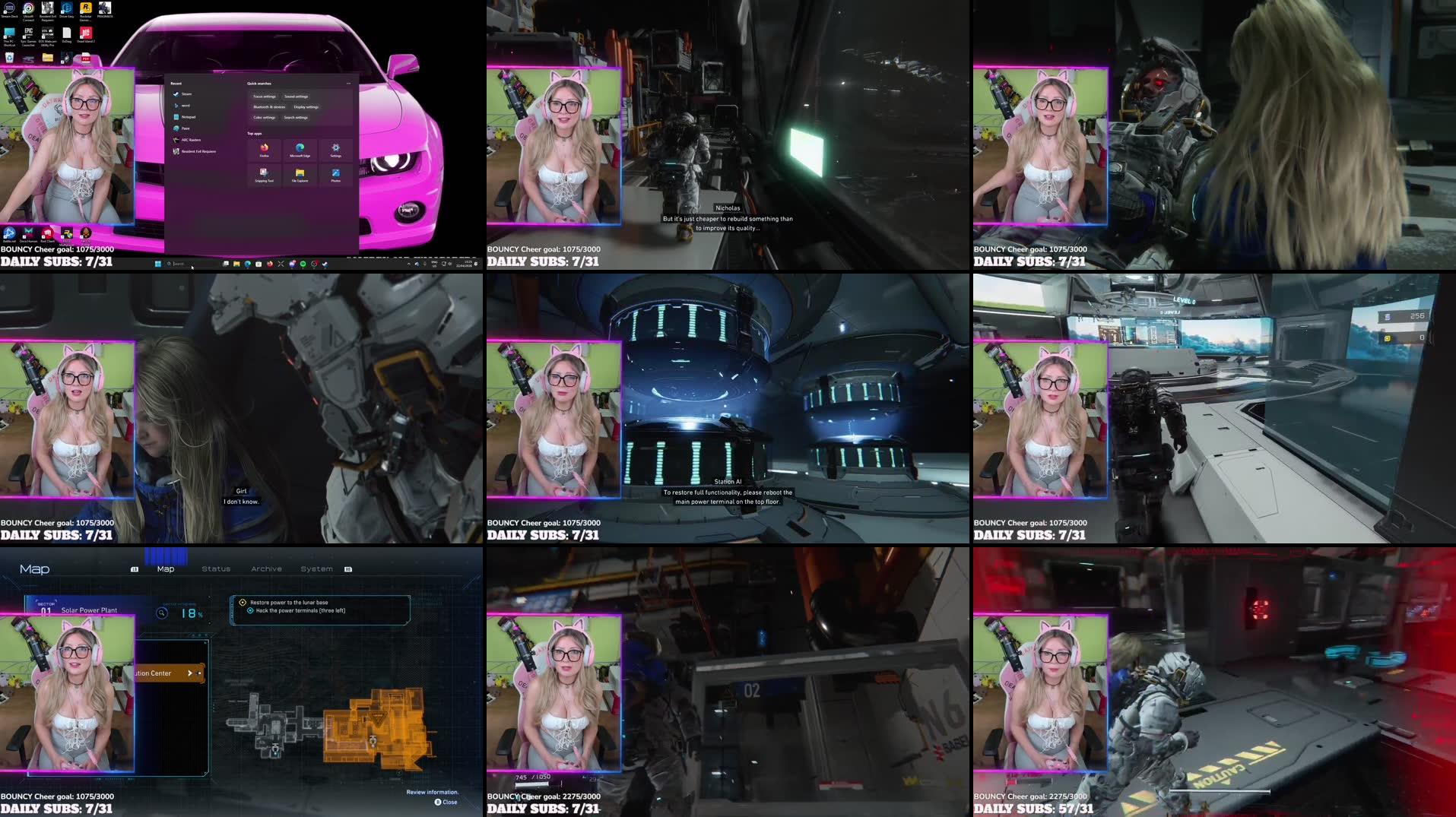The height and width of the screenshot is (817, 1456).
Task: Expand the Distribution Center entry arrow
Action: coord(190,673)
